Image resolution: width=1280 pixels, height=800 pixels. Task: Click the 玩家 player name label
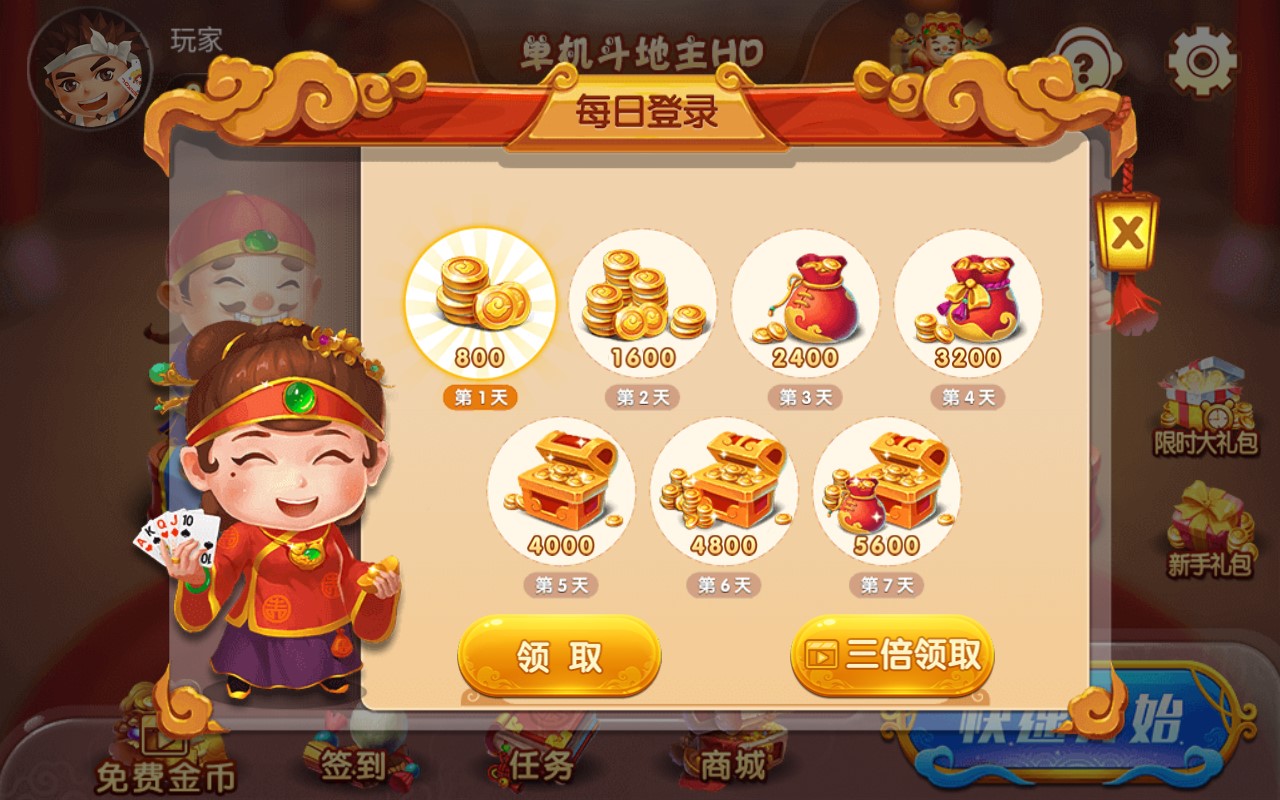click(x=198, y=38)
